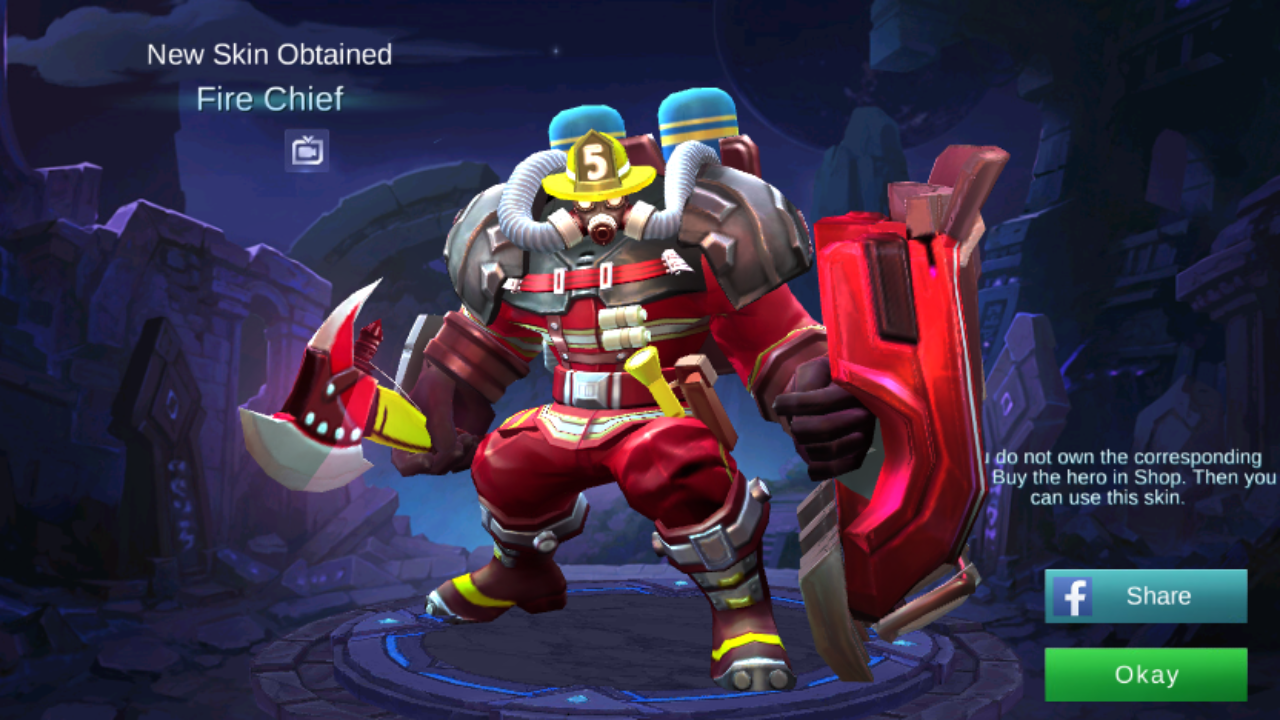Open the TV preview icon under Fire Chief
The image size is (1280, 720).
(x=307, y=151)
